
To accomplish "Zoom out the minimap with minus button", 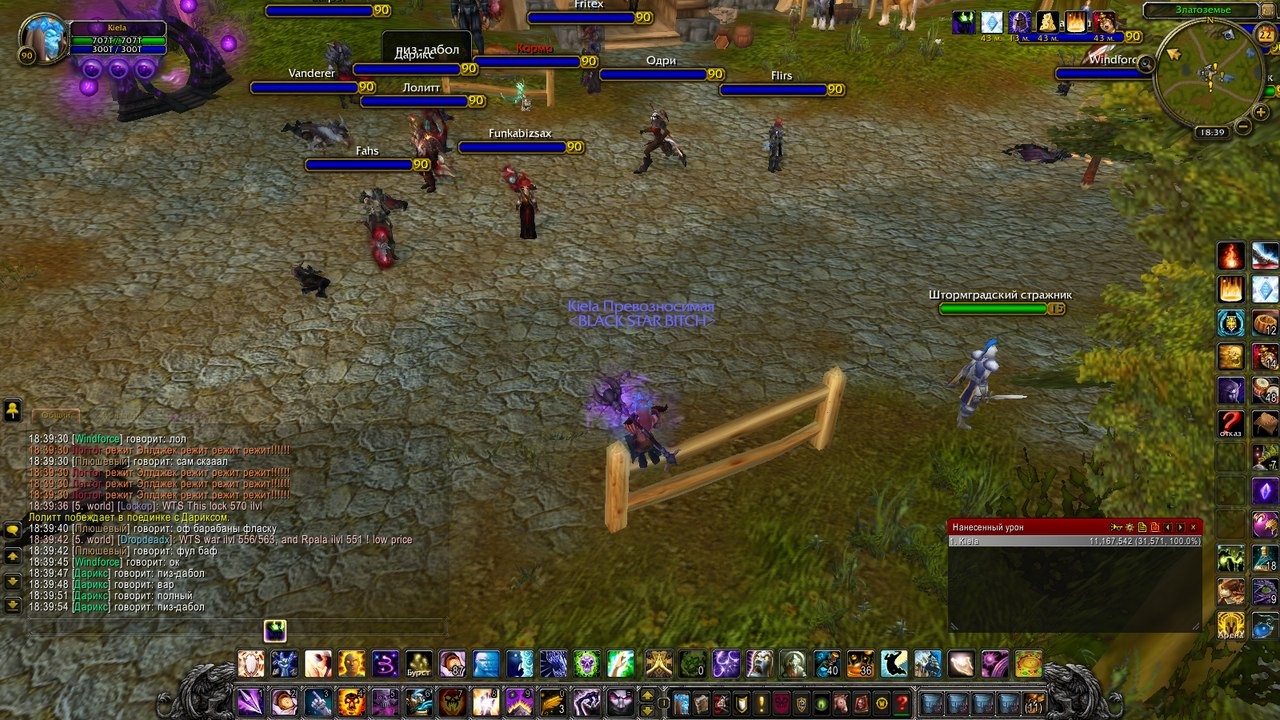I will 1243,127.
